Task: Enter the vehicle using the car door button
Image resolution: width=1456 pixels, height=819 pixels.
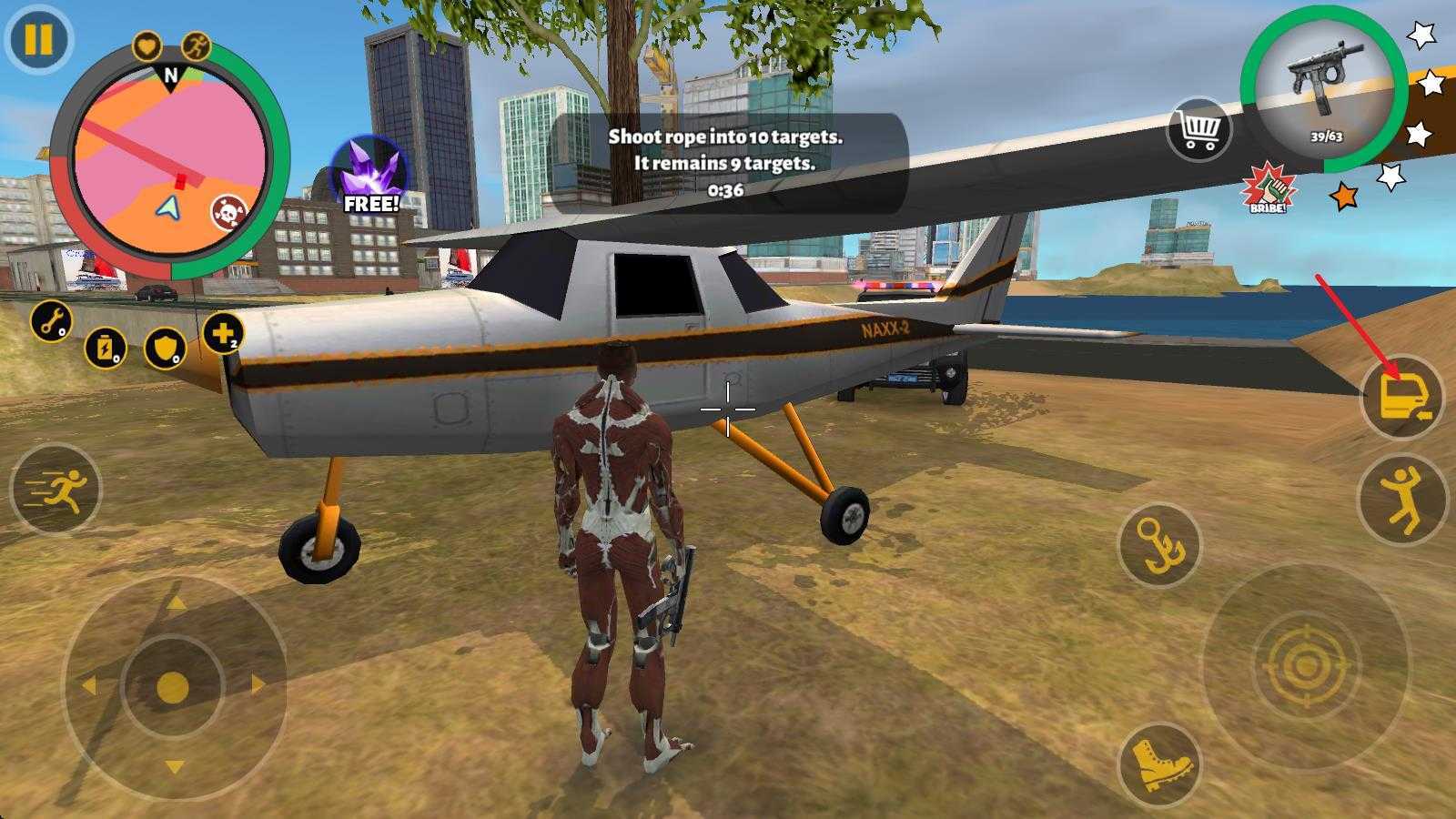Action: tap(1401, 399)
